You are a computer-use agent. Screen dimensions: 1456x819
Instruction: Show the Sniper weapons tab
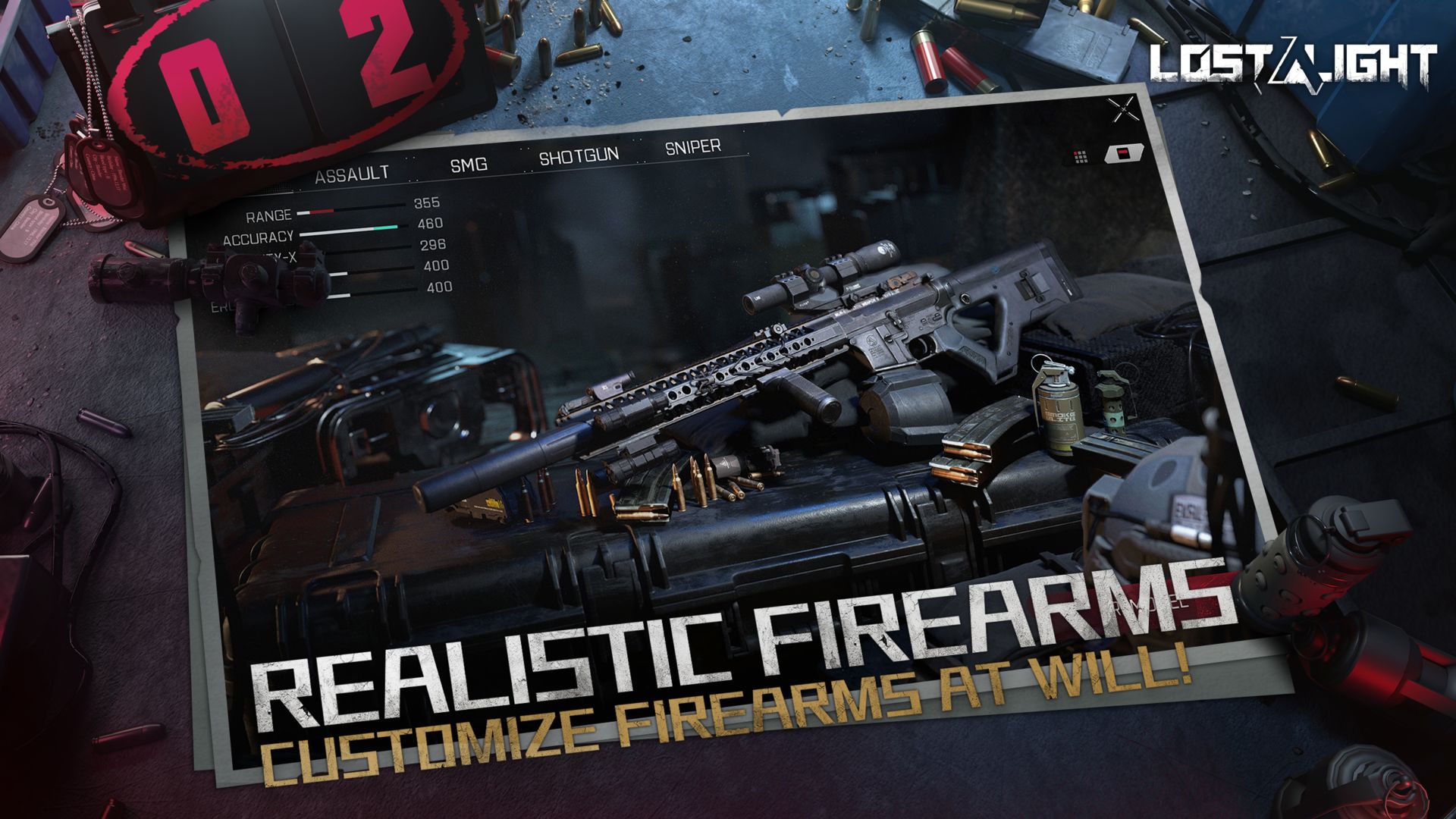[692, 147]
